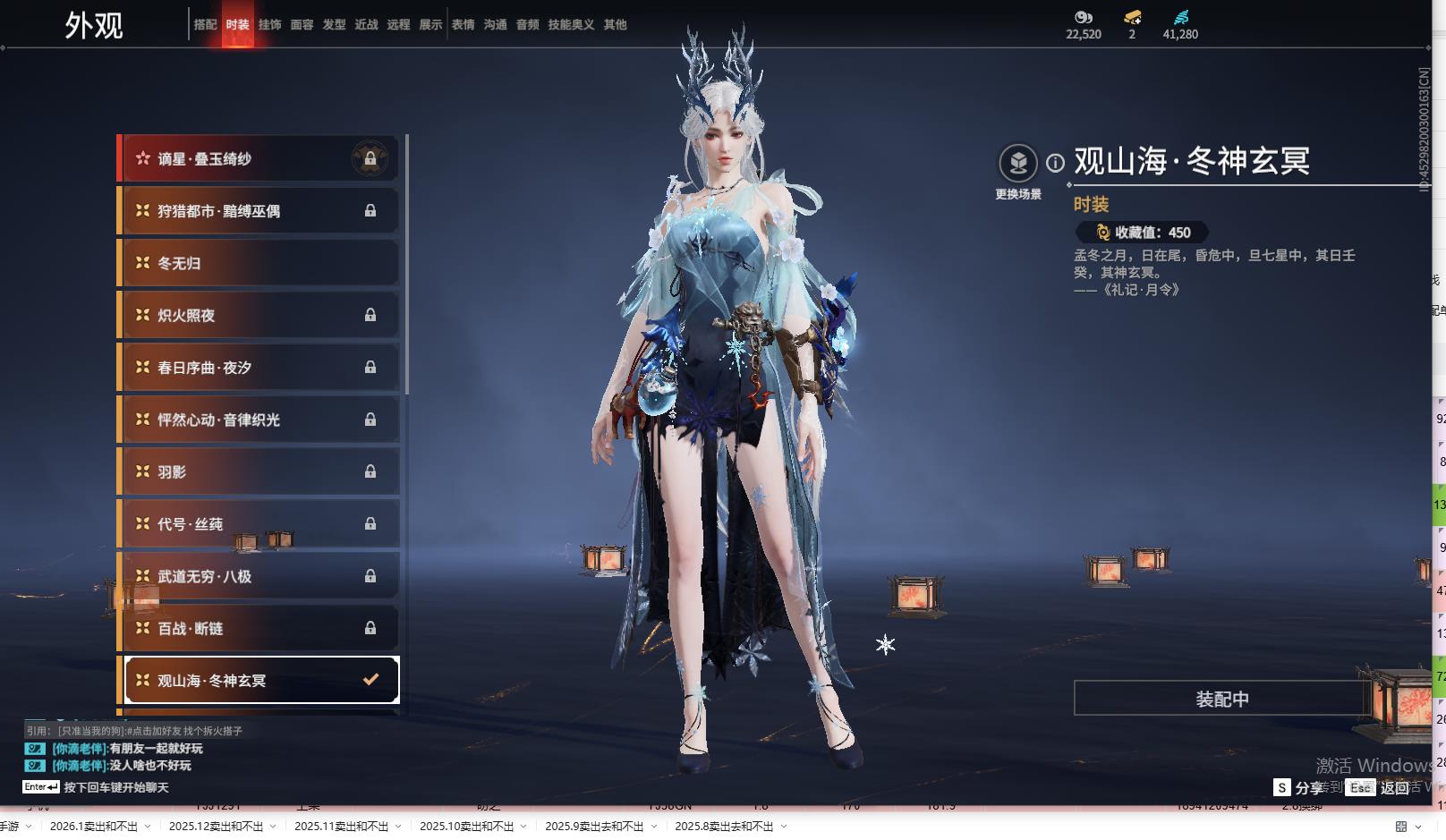Select the 狩猎都市·黯缚巫偶 outfit
Viewport: 1446px width, 840px height.
pos(258,211)
